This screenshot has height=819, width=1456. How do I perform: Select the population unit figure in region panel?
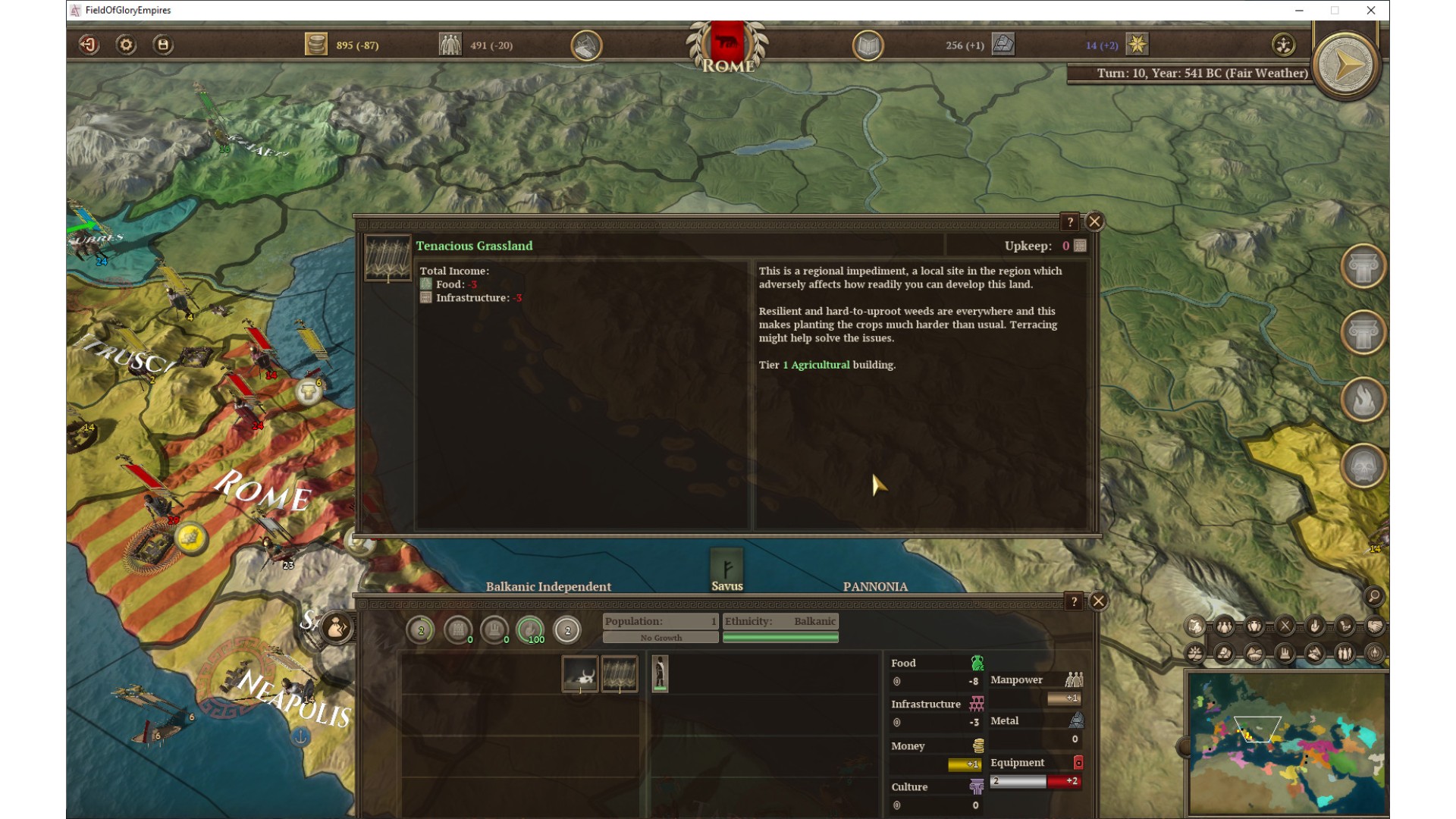tap(661, 673)
